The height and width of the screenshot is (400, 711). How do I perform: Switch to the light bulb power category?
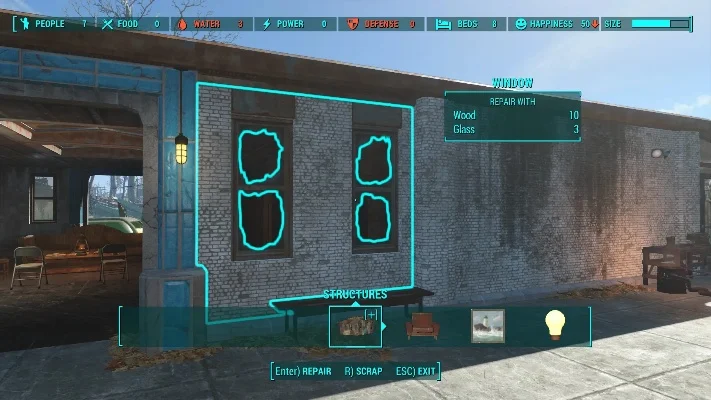(555, 325)
